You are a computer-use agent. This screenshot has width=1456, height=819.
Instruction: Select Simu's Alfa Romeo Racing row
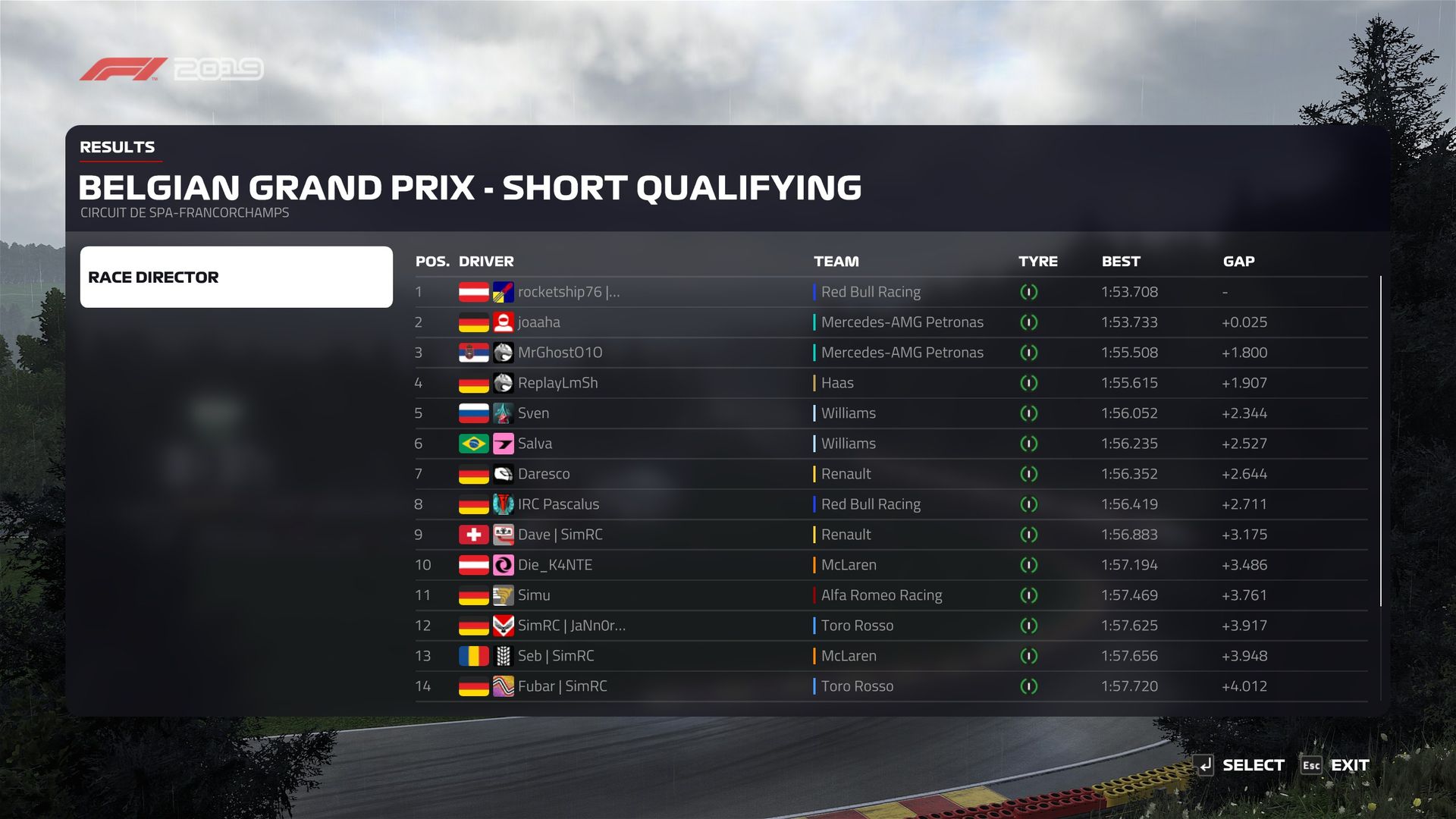534,595
